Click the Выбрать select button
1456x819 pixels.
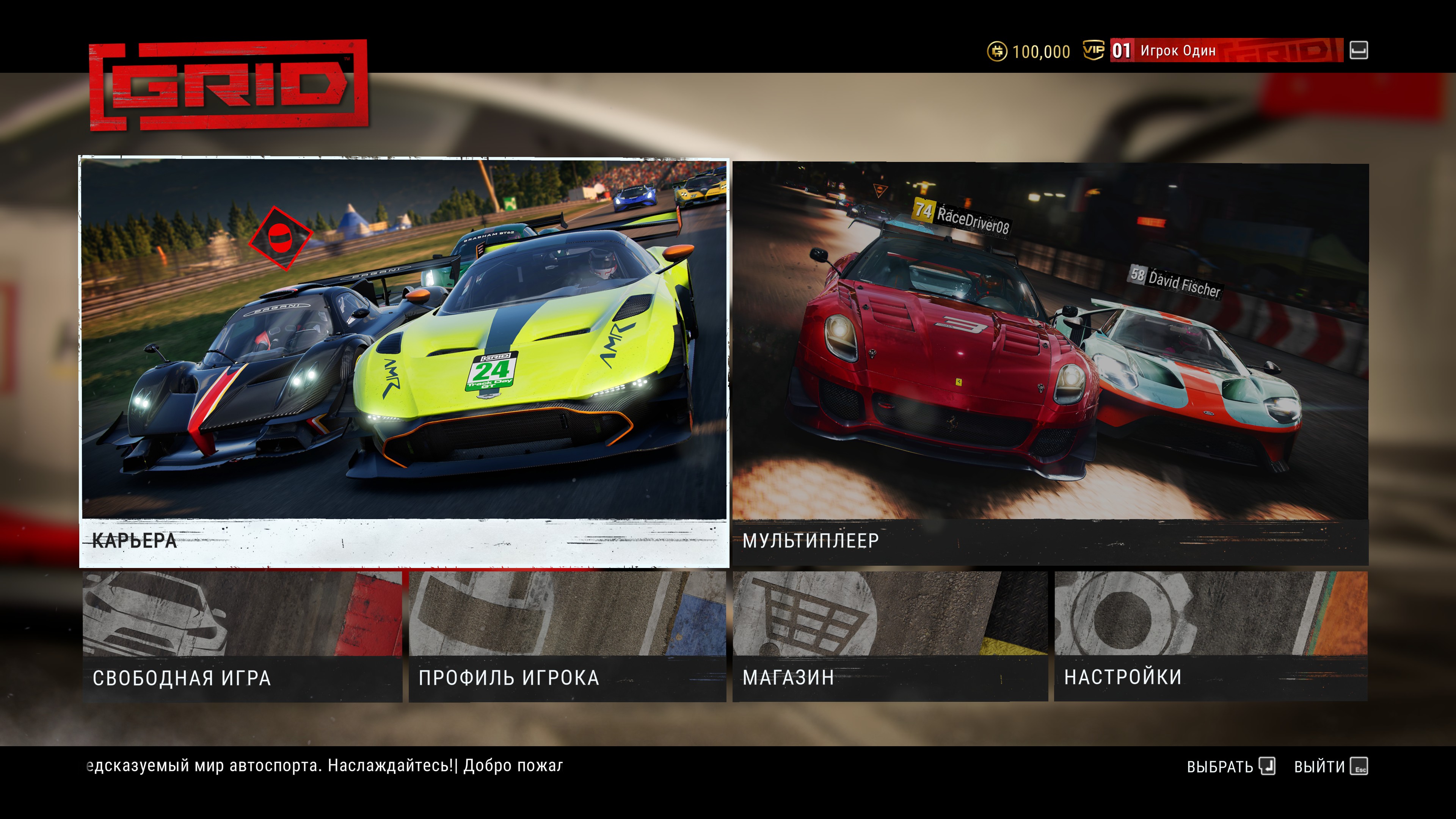pyautogui.click(x=1230, y=766)
